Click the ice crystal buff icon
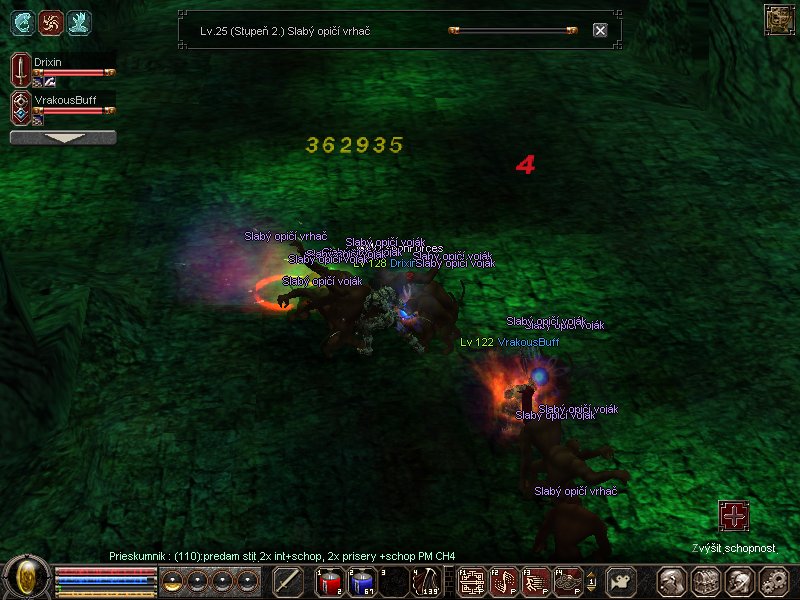Screen dimensions: 800x600 pyautogui.click(x=78, y=21)
